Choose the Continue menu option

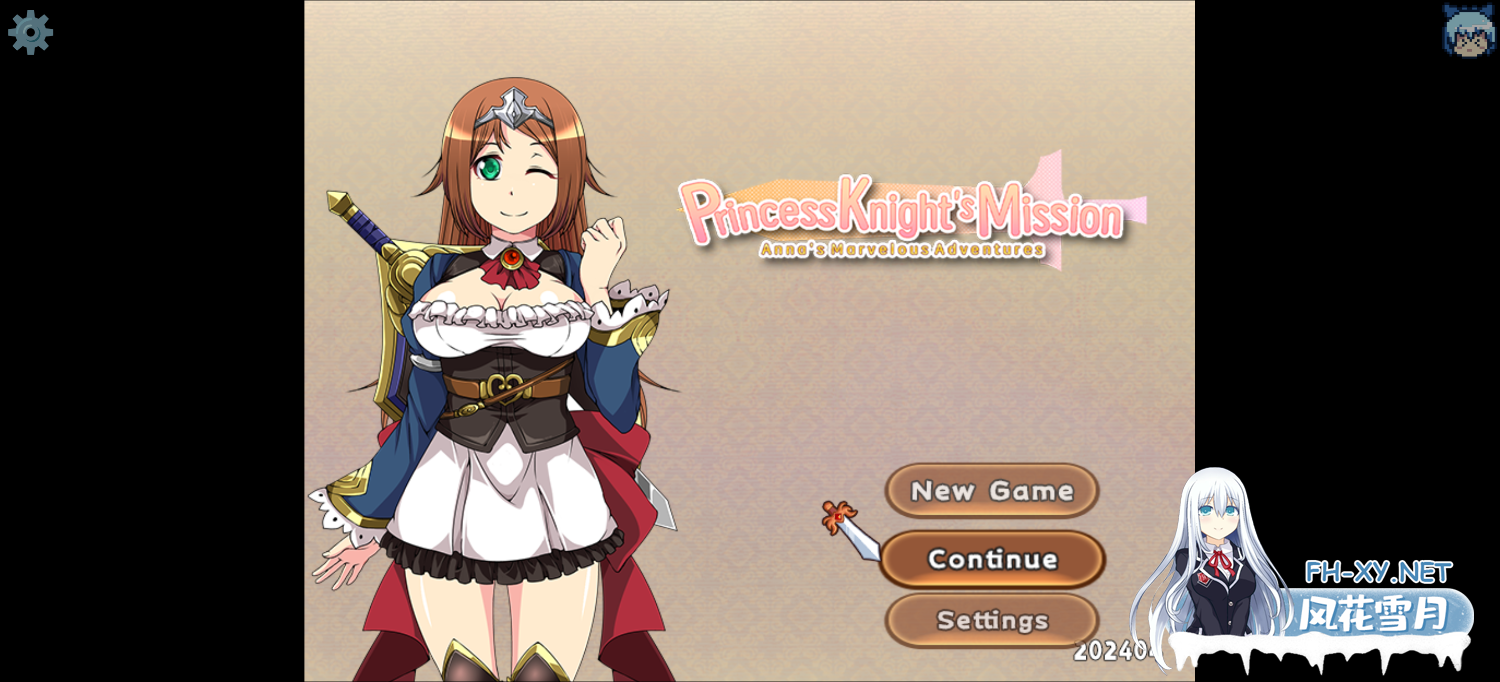[x=992, y=559]
